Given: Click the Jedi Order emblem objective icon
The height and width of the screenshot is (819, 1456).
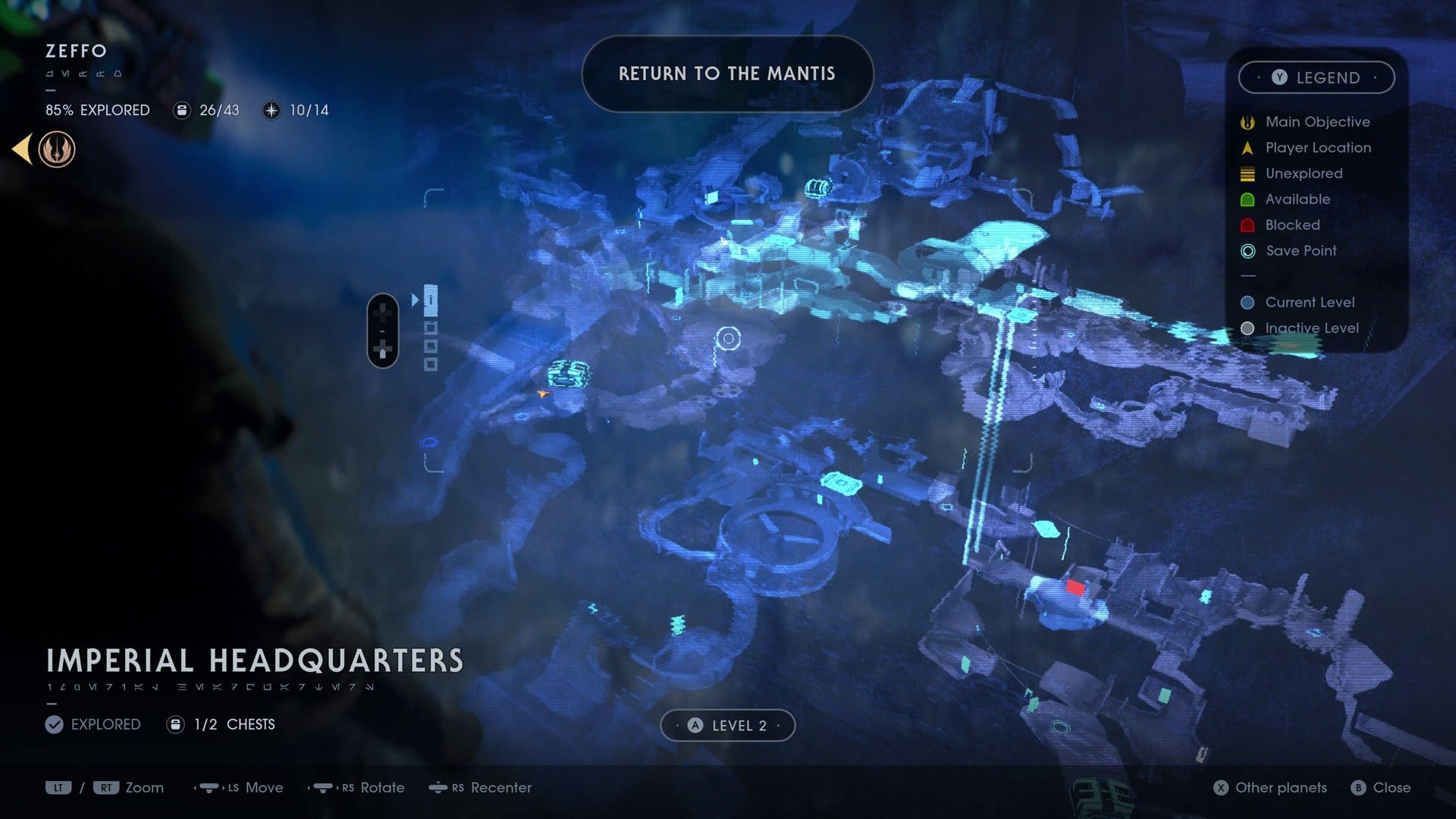Looking at the screenshot, I should click(x=57, y=149).
